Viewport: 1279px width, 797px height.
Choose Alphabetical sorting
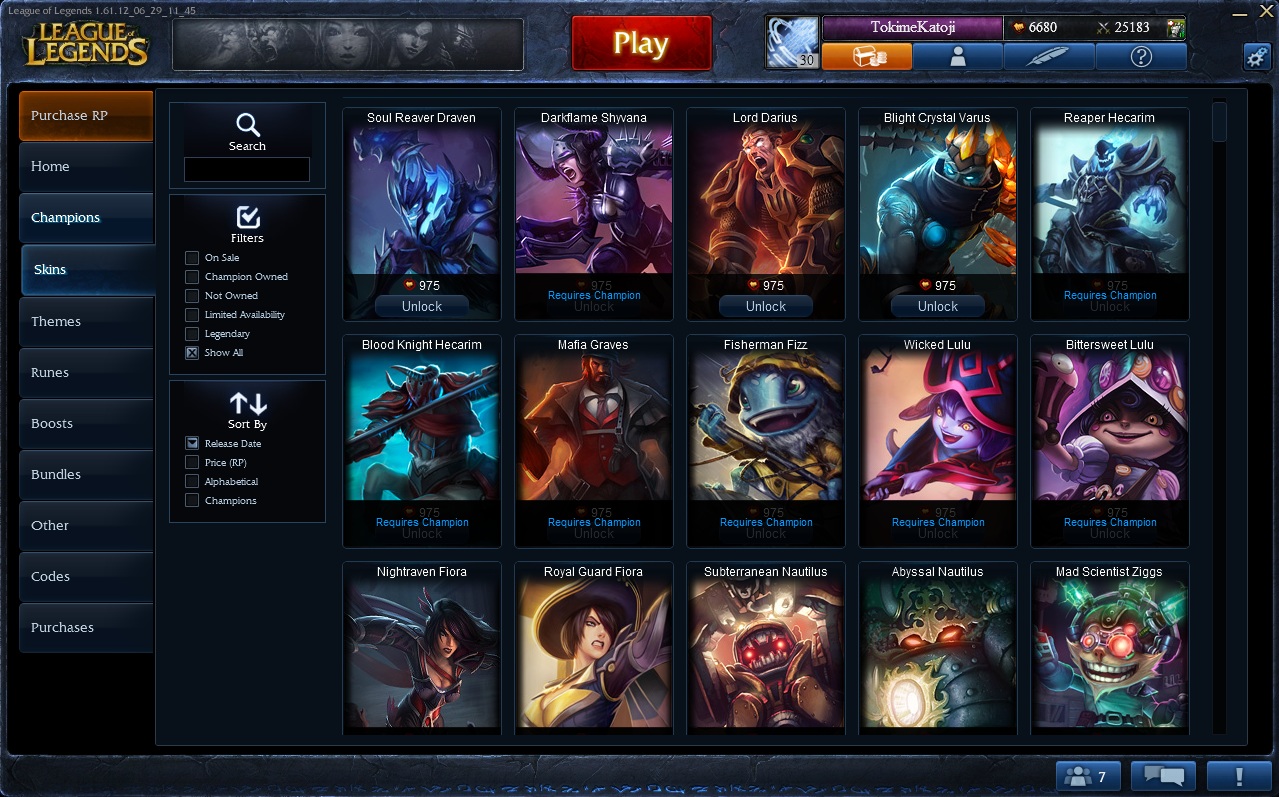[x=192, y=482]
